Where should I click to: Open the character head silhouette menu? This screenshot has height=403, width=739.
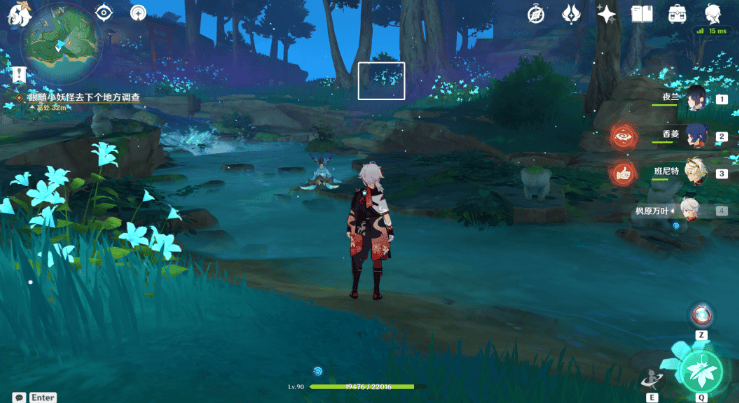pos(712,13)
